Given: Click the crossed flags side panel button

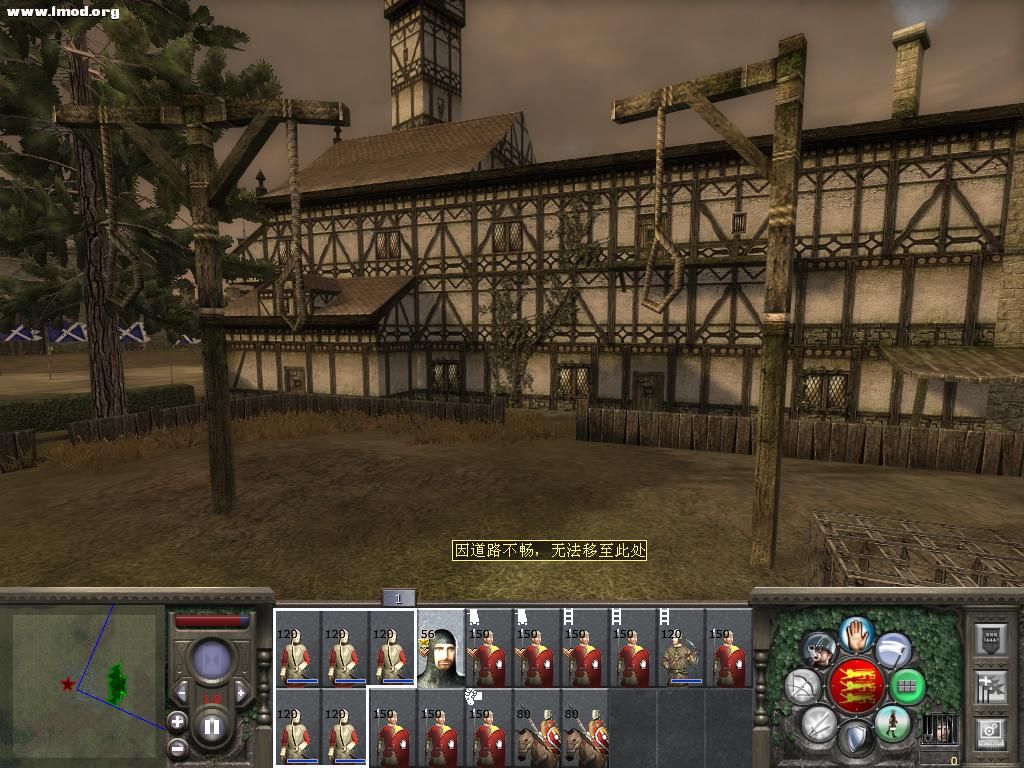Looking at the screenshot, I should click(x=990, y=687).
